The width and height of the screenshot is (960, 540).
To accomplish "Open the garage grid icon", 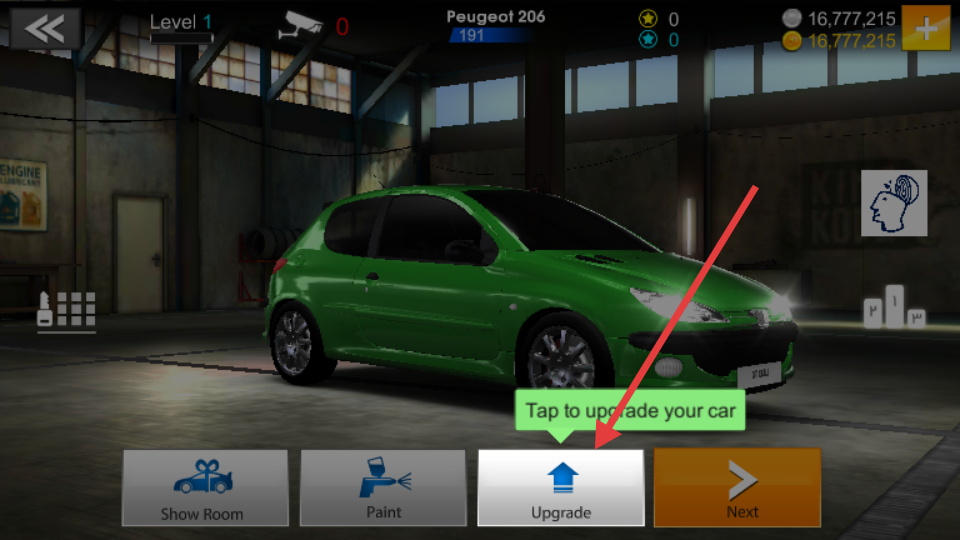I will 67,311.
